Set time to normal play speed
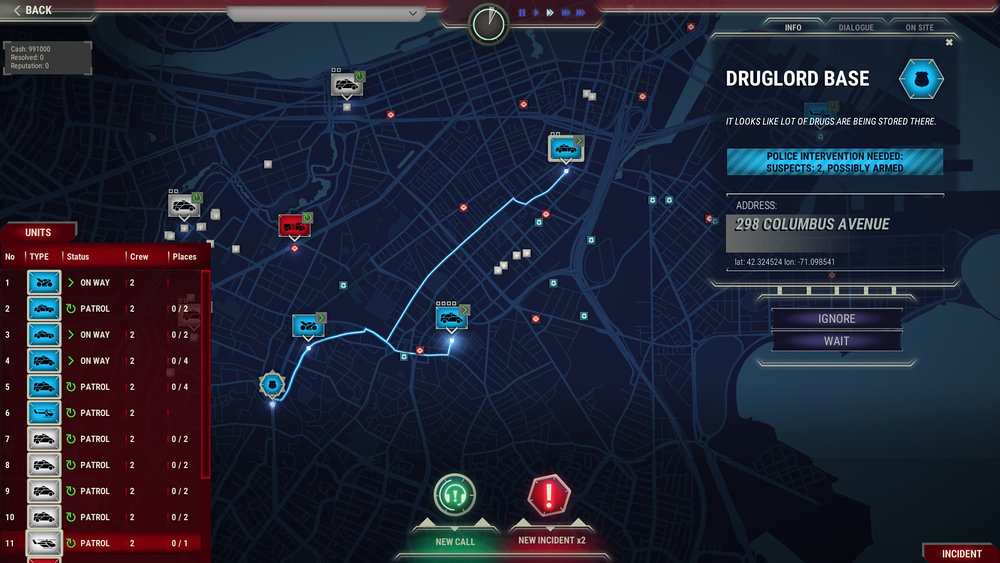Viewport: 1000px width, 563px height. click(536, 13)
